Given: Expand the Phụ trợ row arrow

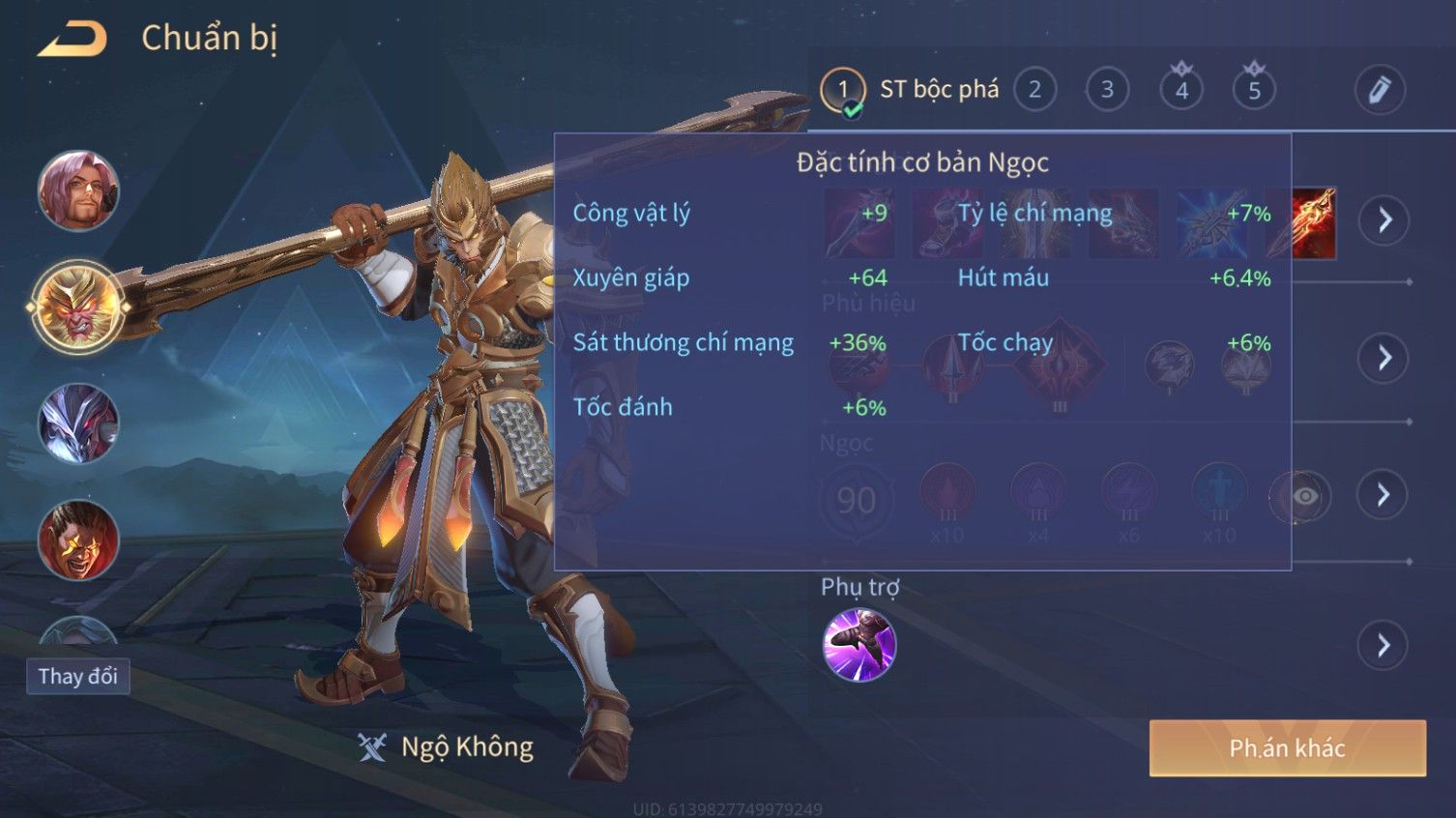Looking at the screenshot, I should (x=1383, y=645).
